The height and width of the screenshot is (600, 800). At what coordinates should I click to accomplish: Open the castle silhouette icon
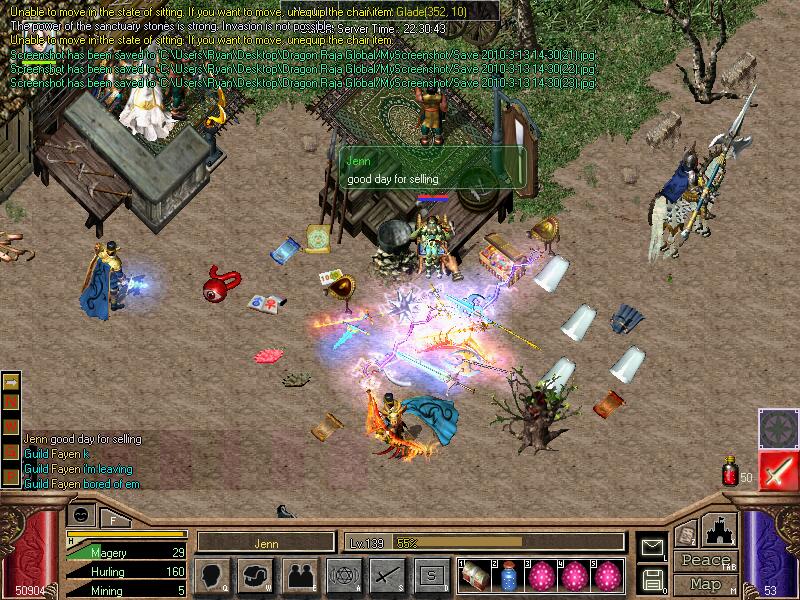pos(720,530)
